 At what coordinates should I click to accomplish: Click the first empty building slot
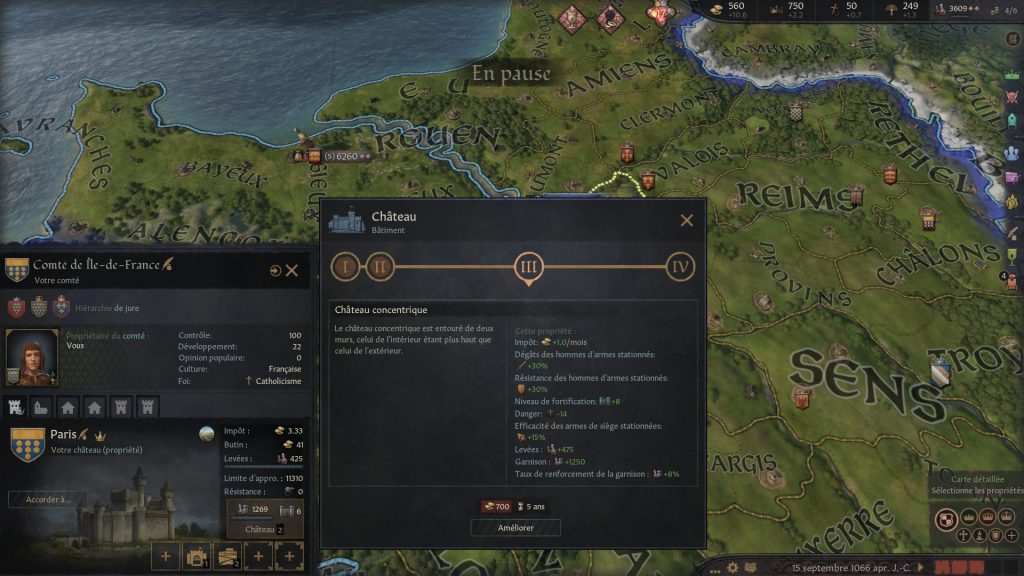click(x=165, y=555)
